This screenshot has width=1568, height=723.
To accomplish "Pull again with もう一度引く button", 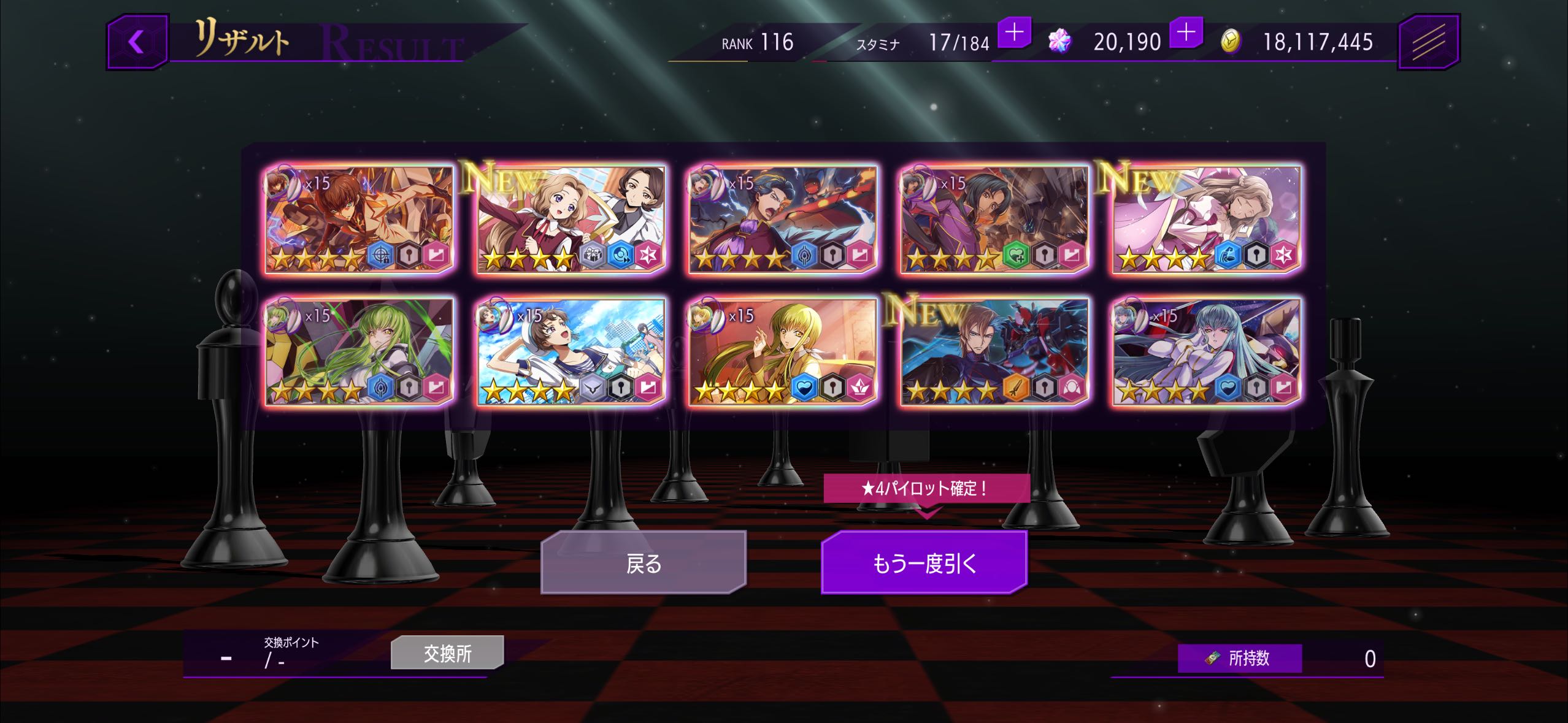I will (x=924, y=562).
